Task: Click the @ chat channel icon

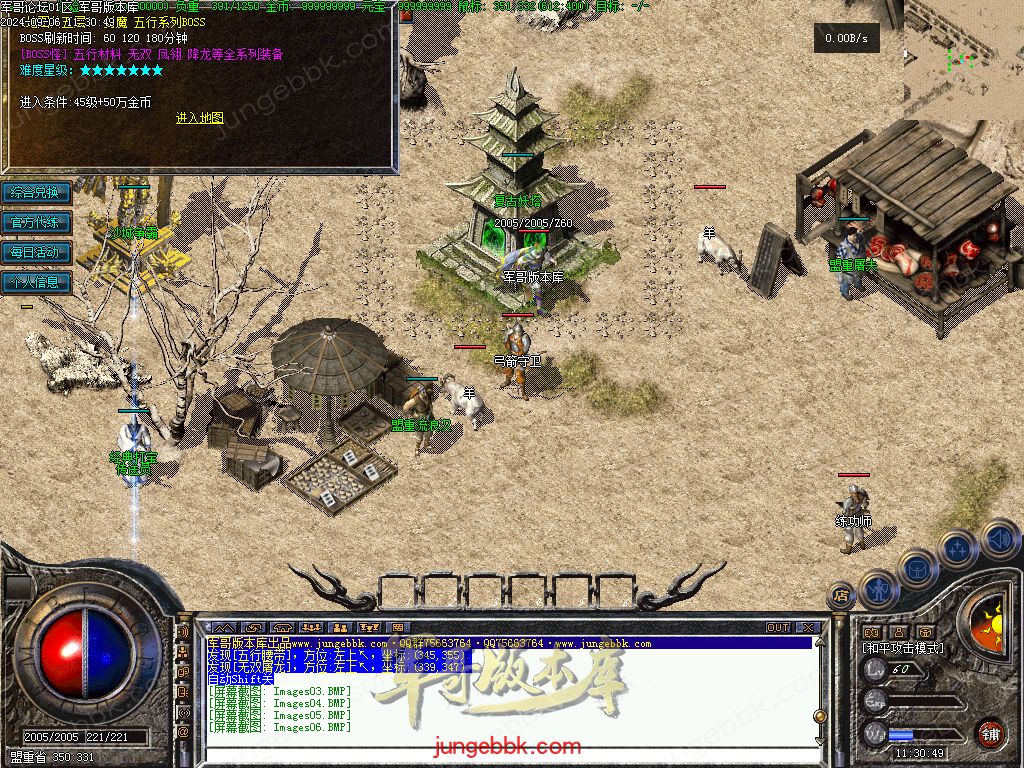Action: [183, 733]
